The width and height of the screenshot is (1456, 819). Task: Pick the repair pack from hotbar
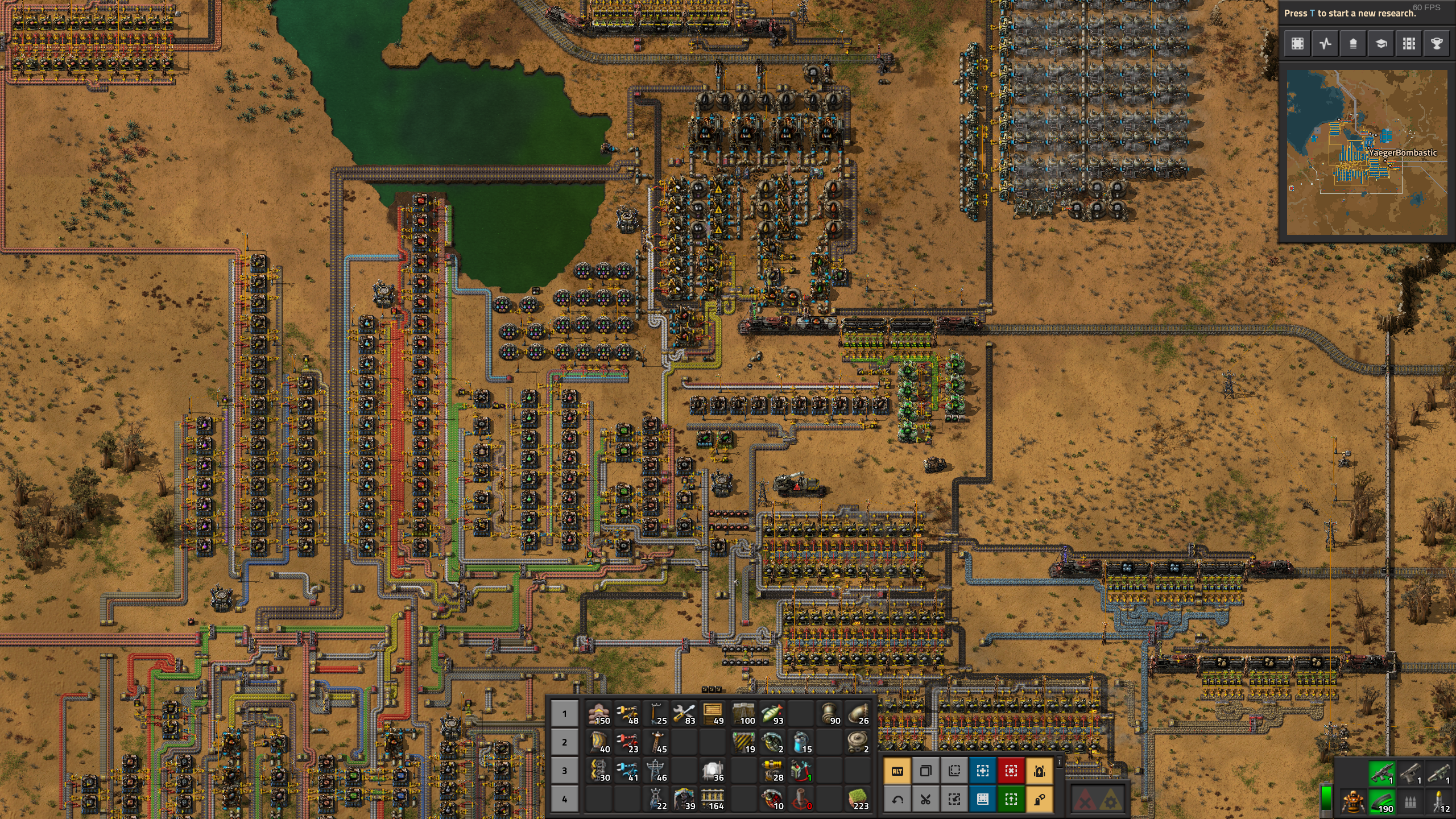[684, 714]
